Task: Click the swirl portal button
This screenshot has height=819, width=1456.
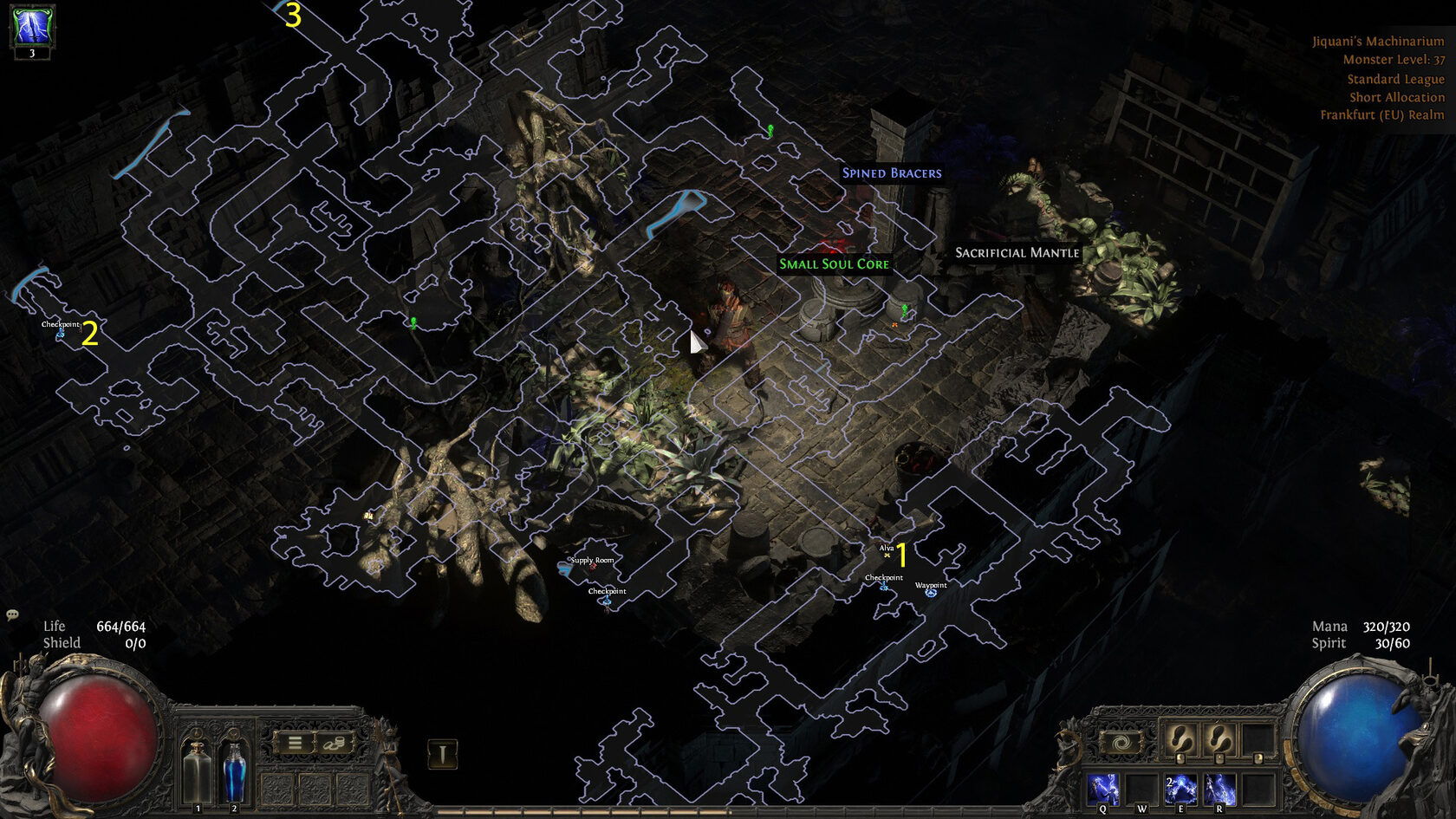Action: 1121,743
